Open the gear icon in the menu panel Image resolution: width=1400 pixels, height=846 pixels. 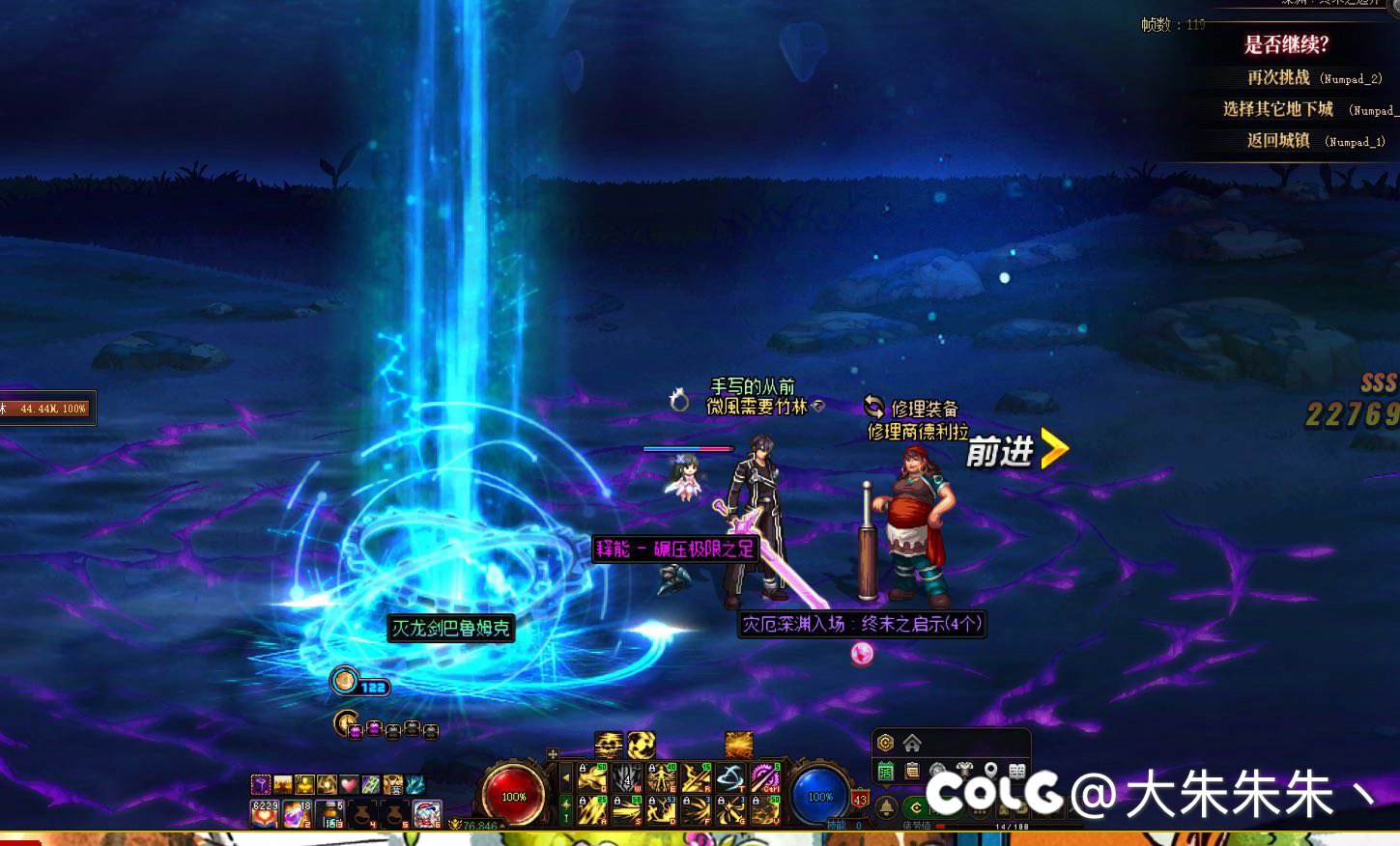(x=885, y=743)
